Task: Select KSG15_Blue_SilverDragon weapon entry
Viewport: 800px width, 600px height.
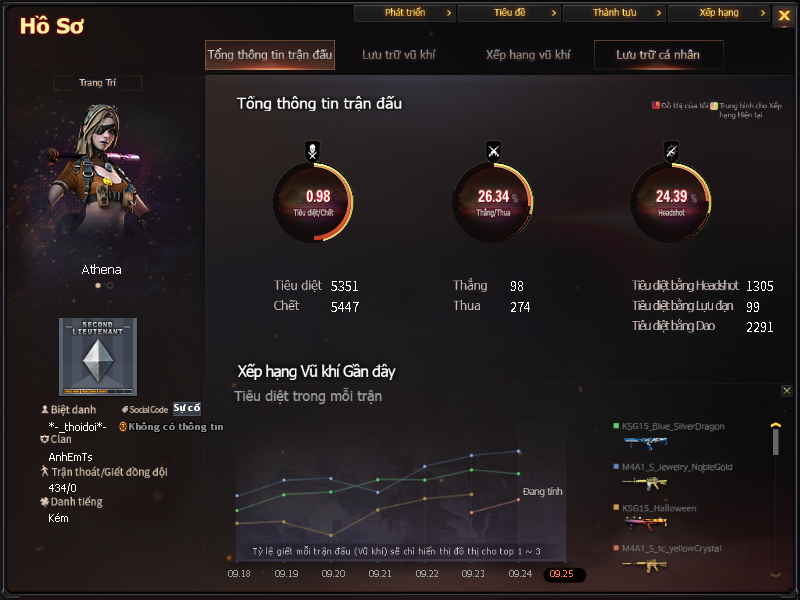Action: click(673, 427)
